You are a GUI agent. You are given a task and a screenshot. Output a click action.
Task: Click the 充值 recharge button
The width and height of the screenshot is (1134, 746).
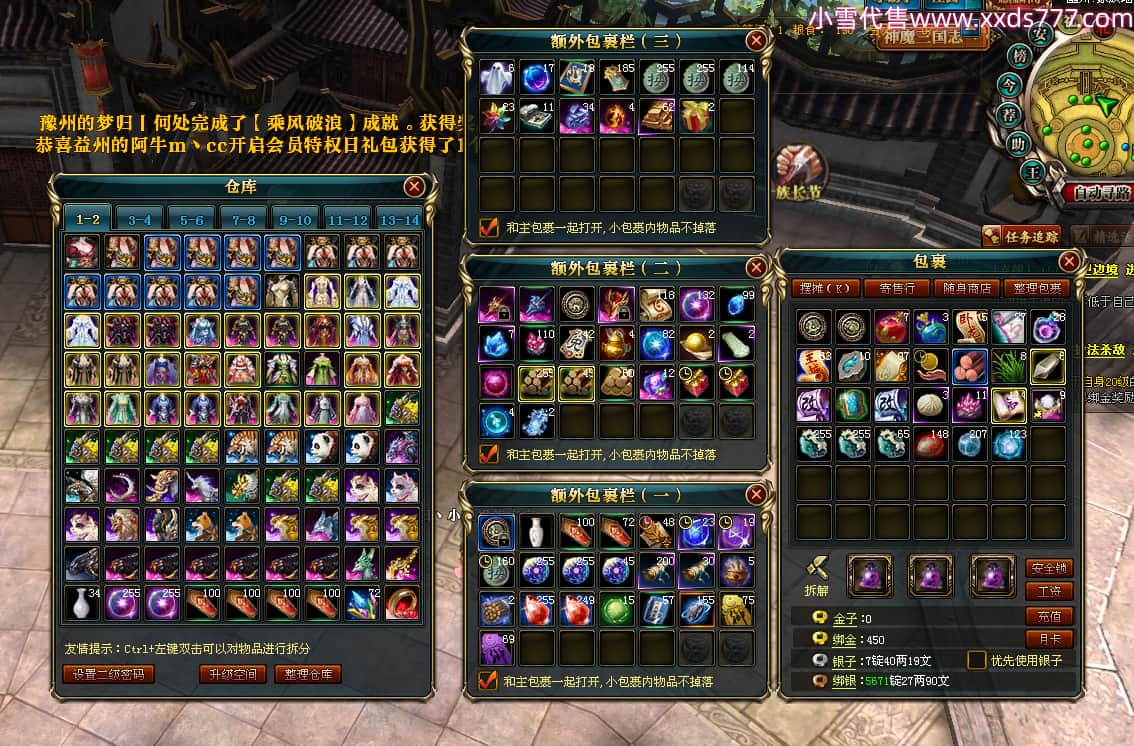pyautogui.click(x=1049, y=616)
